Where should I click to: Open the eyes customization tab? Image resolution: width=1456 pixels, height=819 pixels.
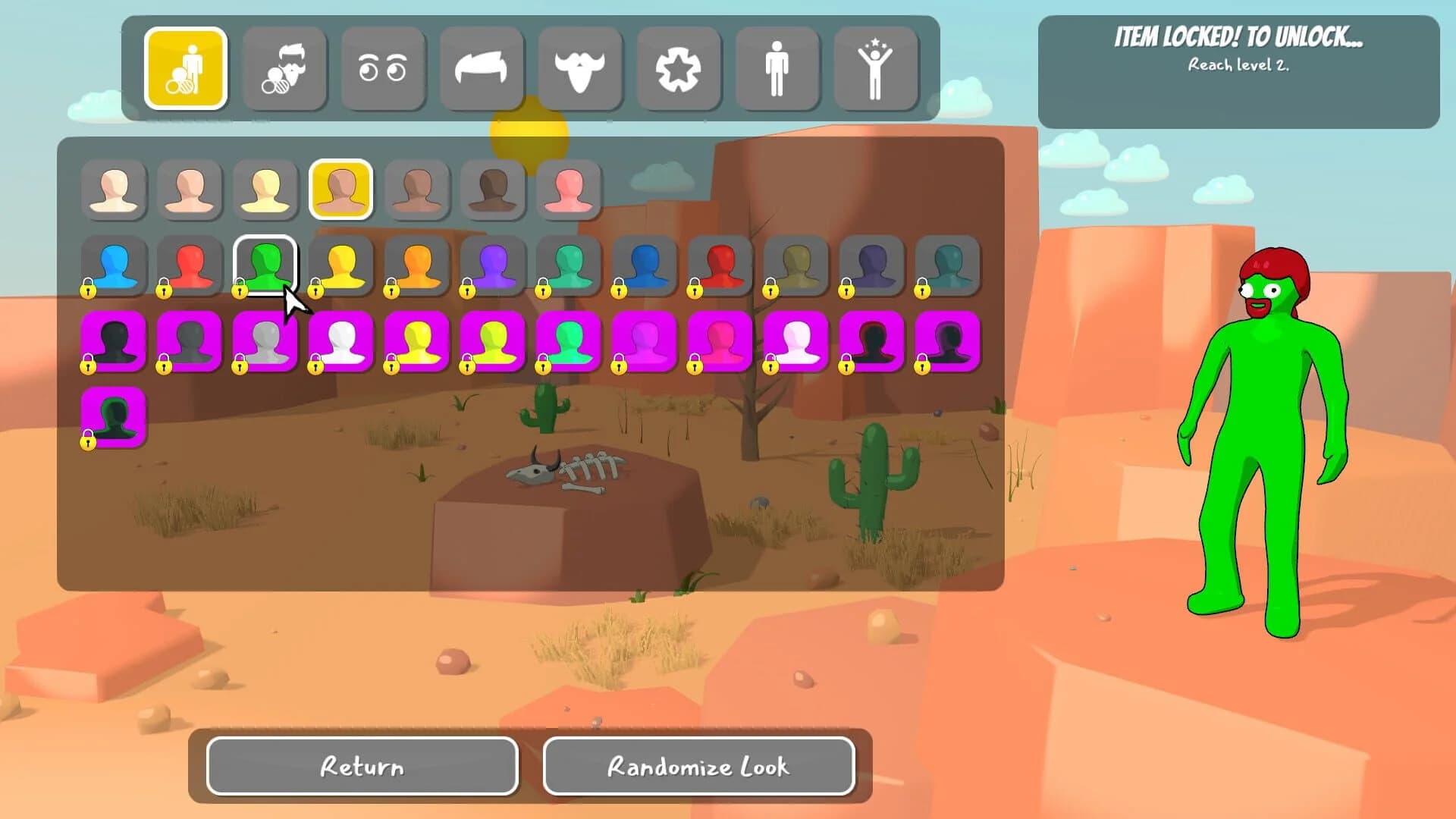384,68
